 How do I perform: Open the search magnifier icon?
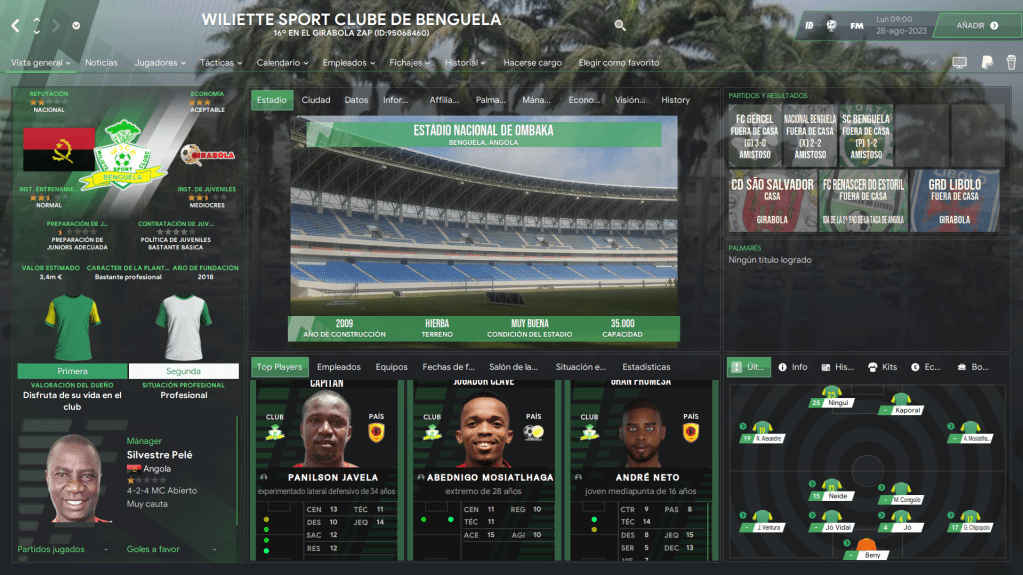pos(620,25)
